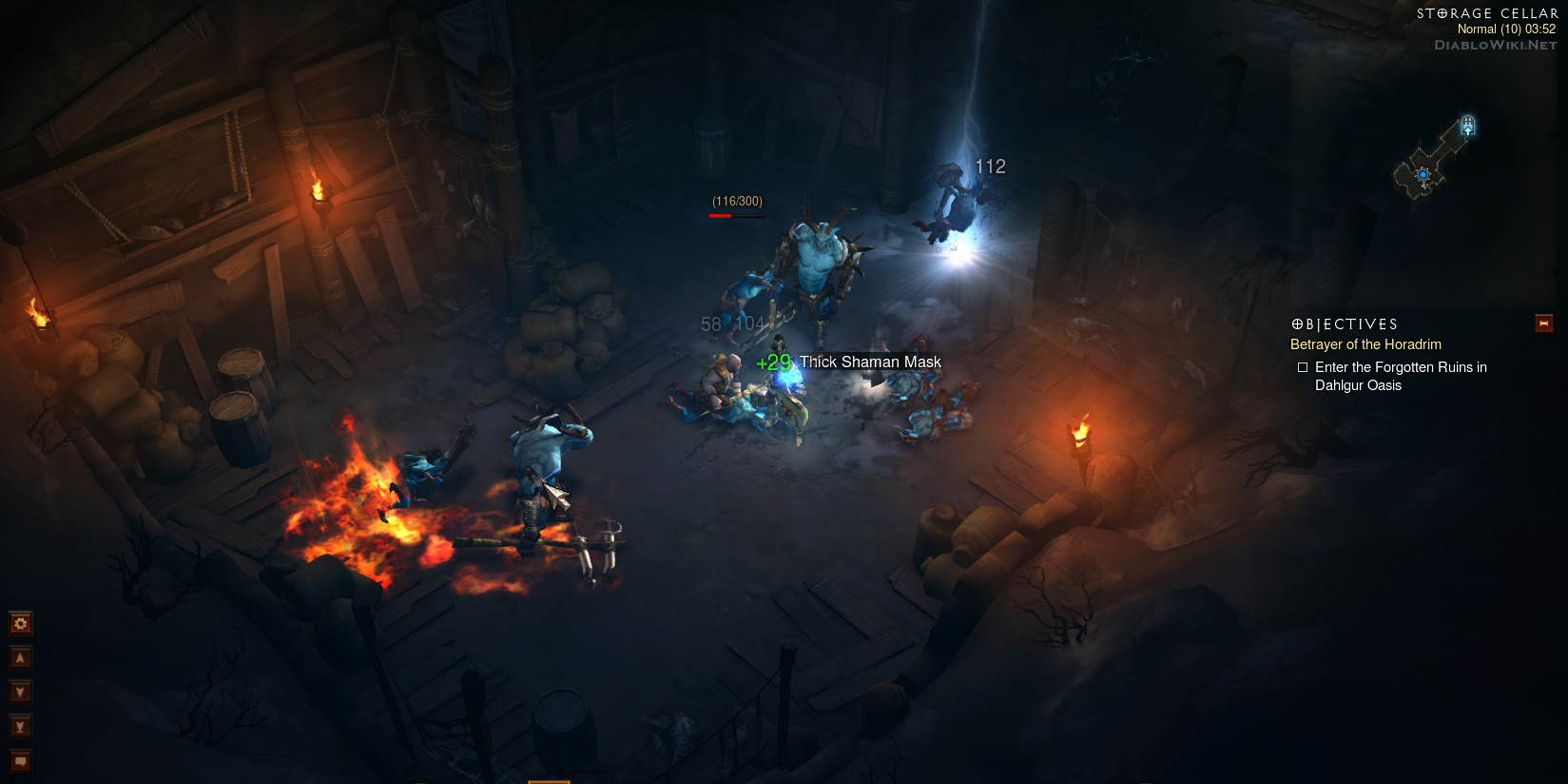This screenshot has width=1568, height=784.
Task: Open the speech bubble chat button
Action: [20, 761]
